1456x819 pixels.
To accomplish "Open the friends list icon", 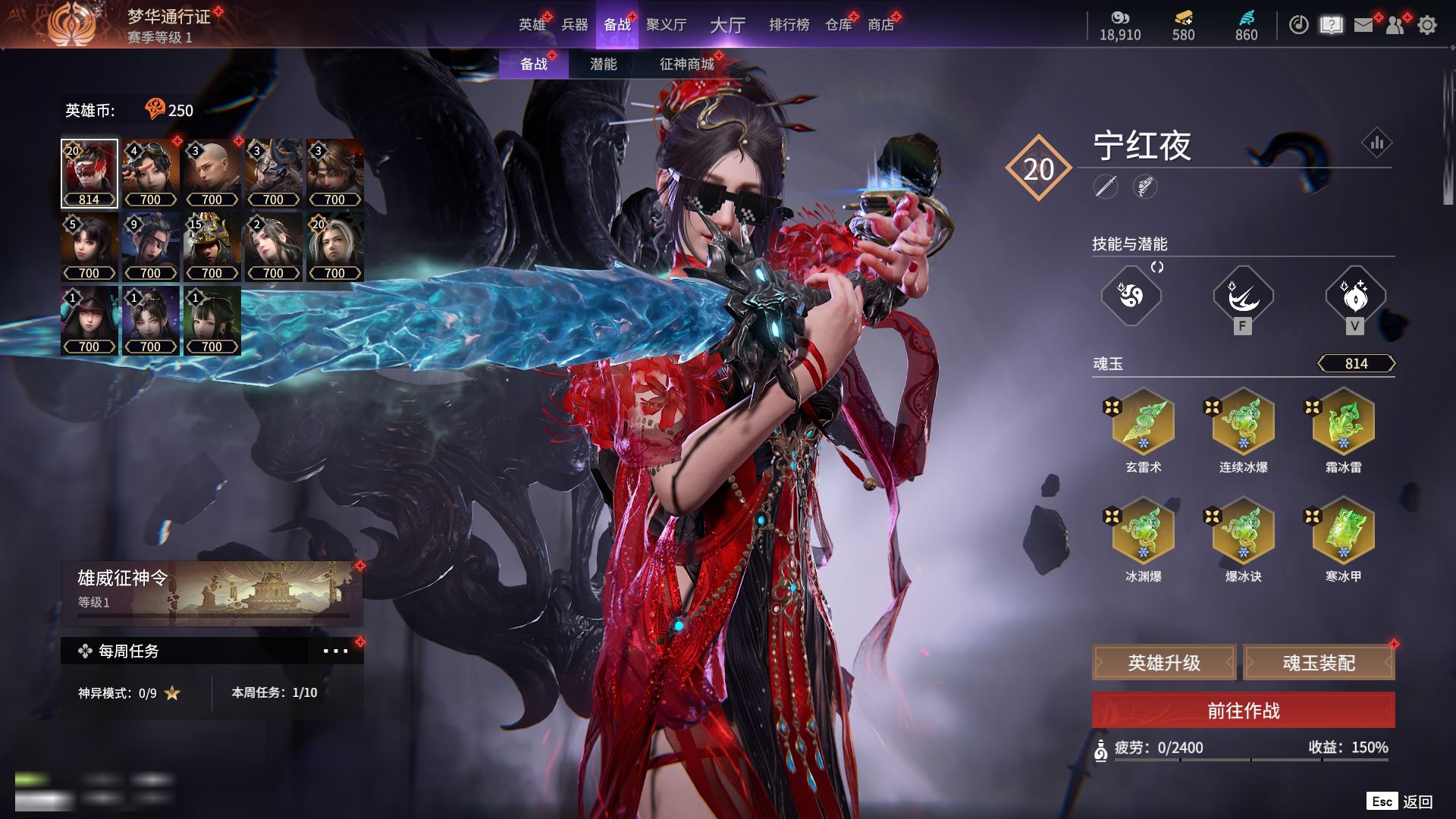I will (1395, 25).
